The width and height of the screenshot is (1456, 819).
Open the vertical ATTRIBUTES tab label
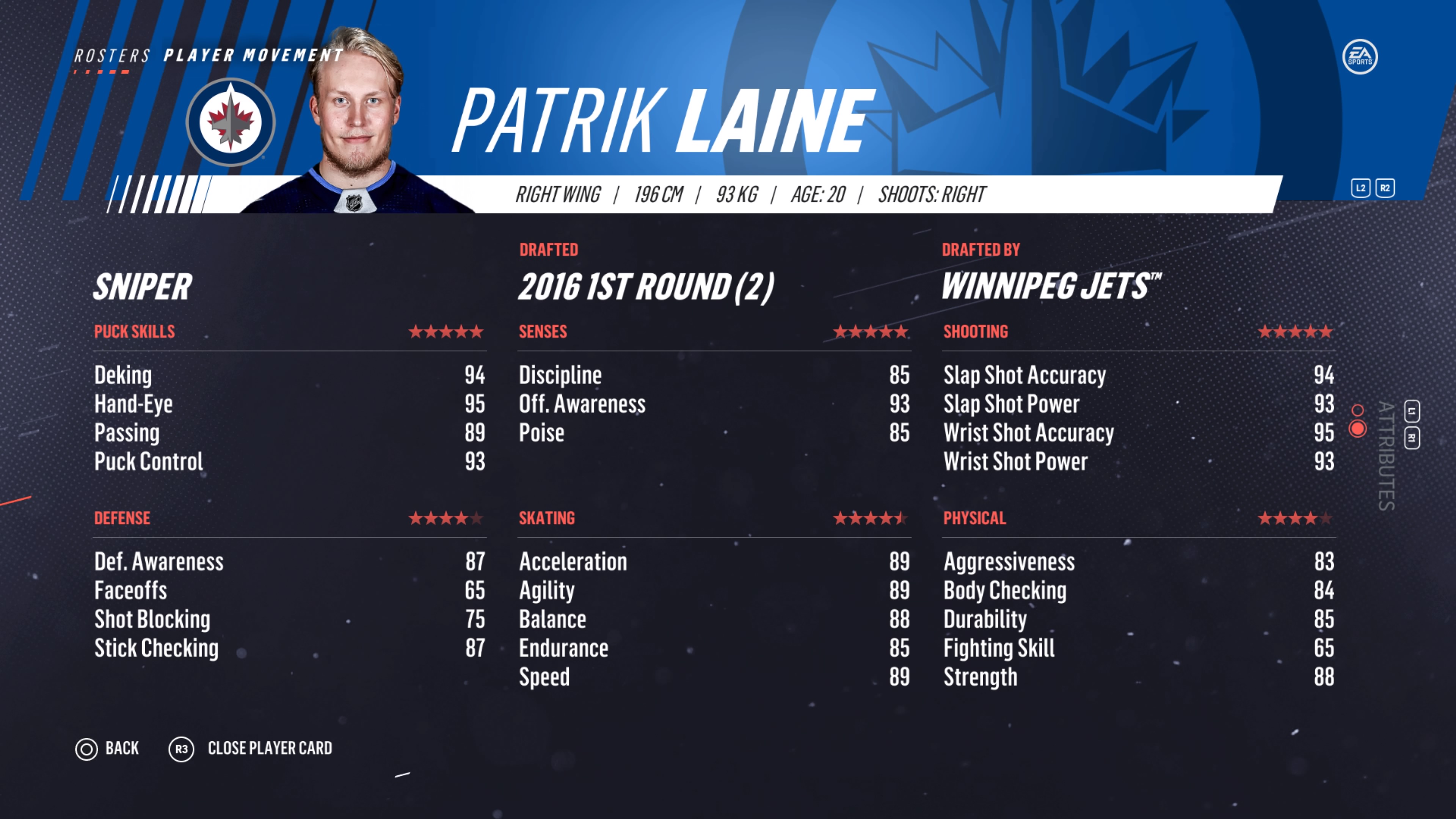coord(1386,455)
